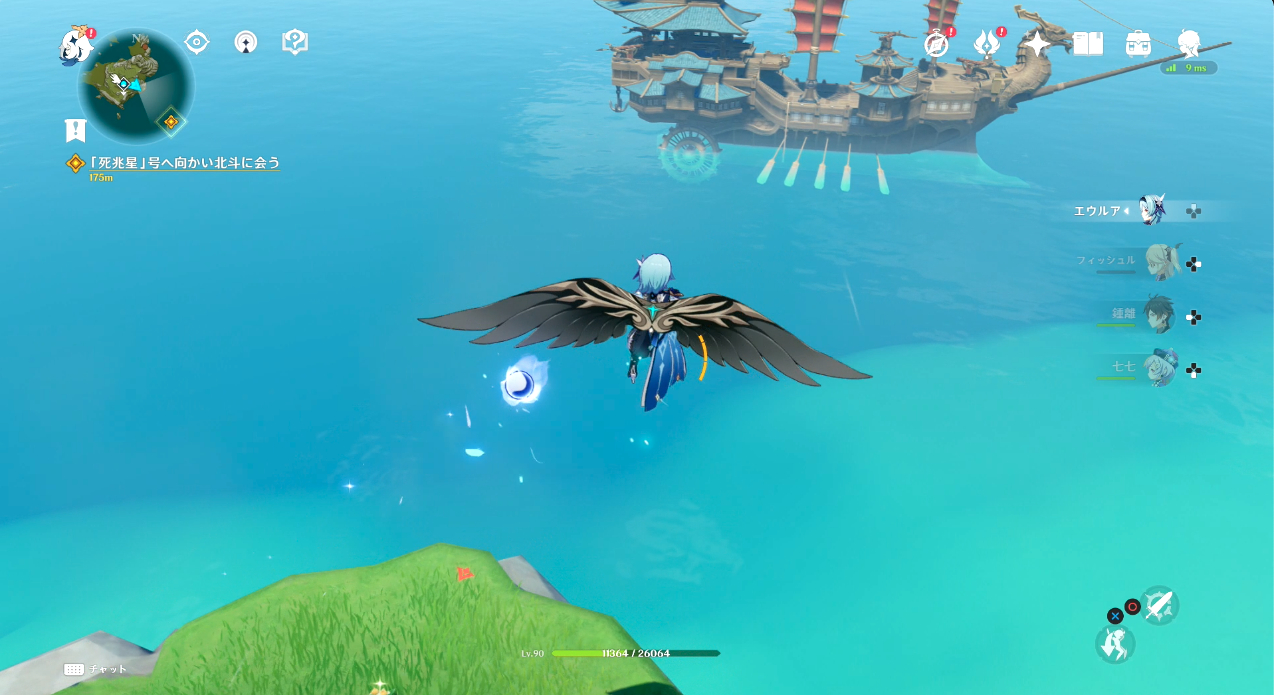Switch to party member 鍾離
1274x695 pixels.
(1160, 316)
